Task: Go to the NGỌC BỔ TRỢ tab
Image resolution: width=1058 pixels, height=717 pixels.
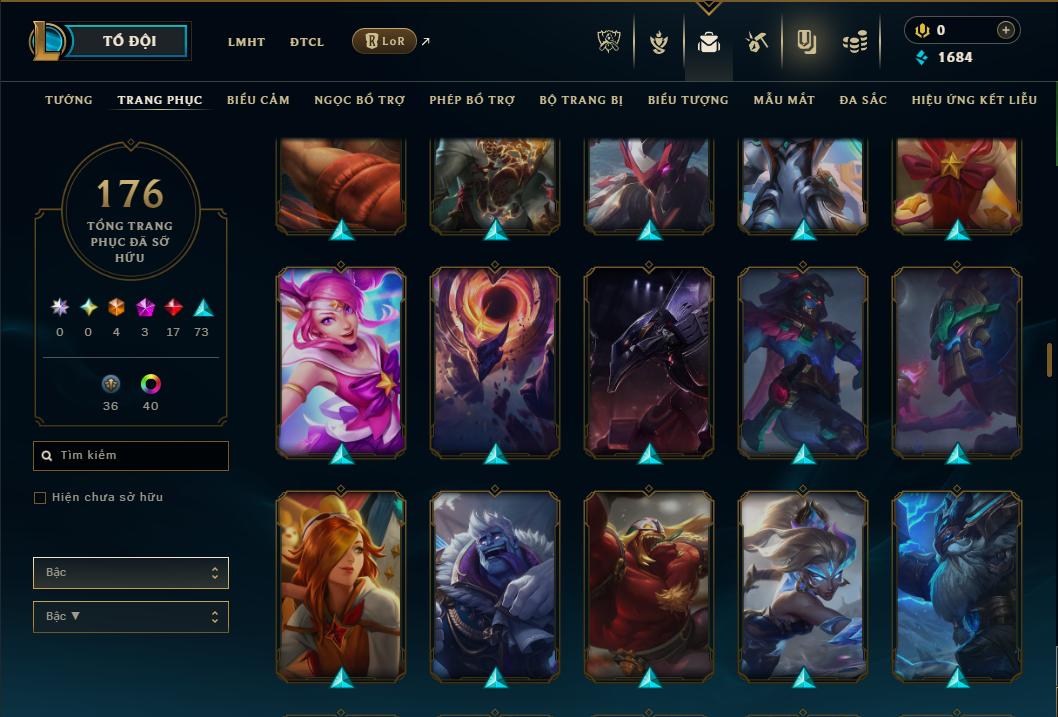Action: click(359, 100)
